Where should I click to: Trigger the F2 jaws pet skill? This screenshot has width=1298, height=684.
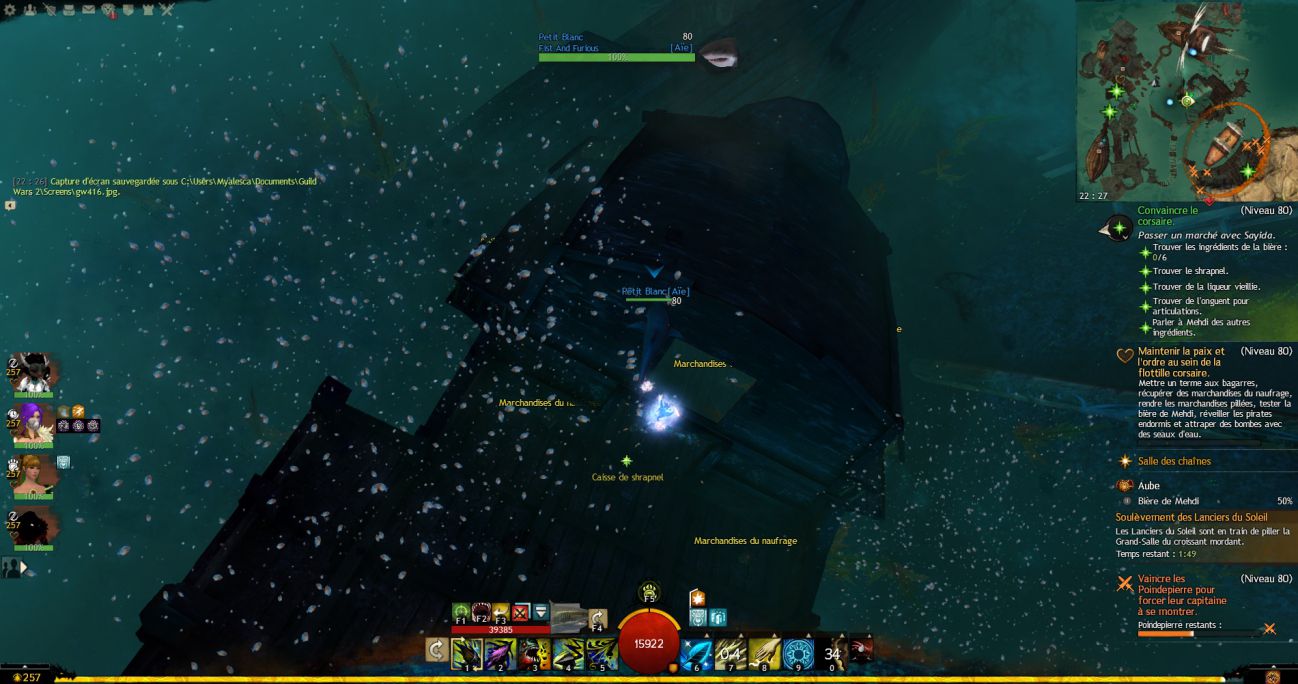(482, 612)
